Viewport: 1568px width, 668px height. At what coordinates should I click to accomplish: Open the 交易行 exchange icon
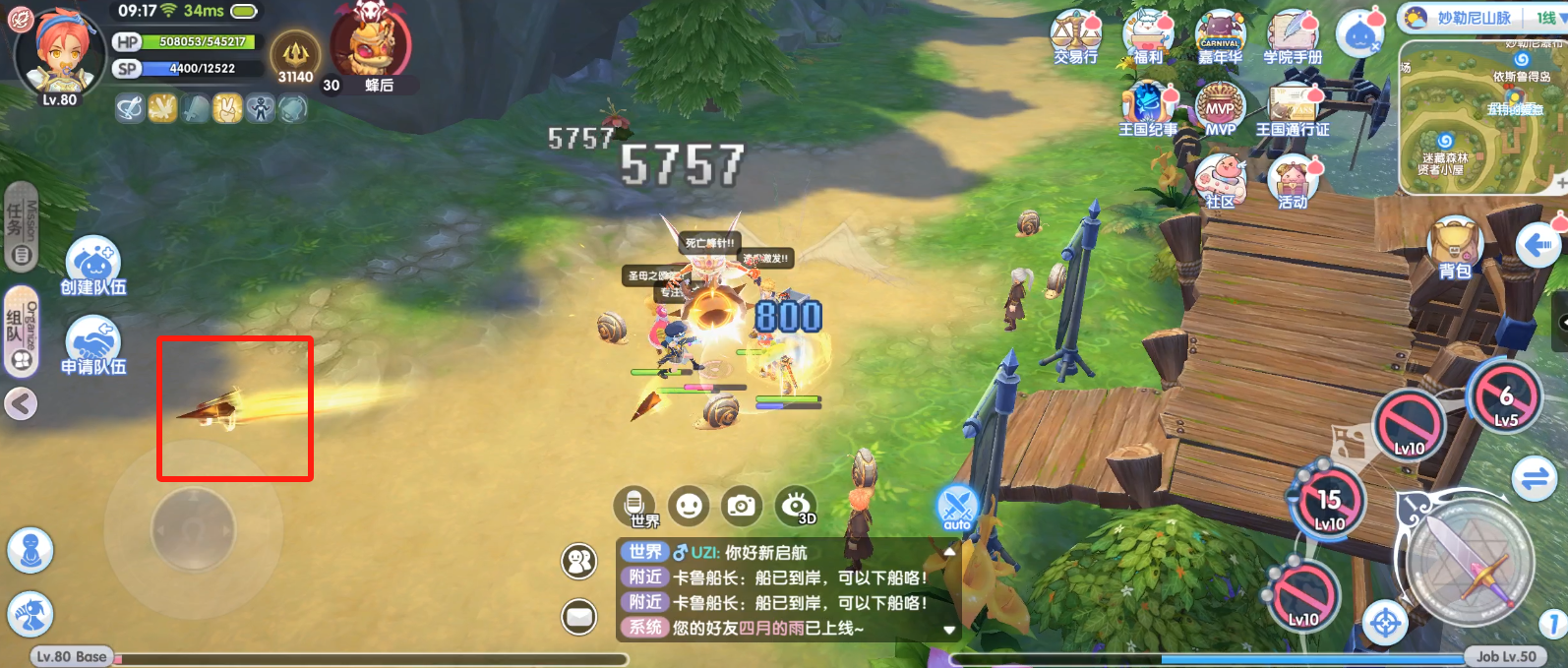coord(1075,37)
